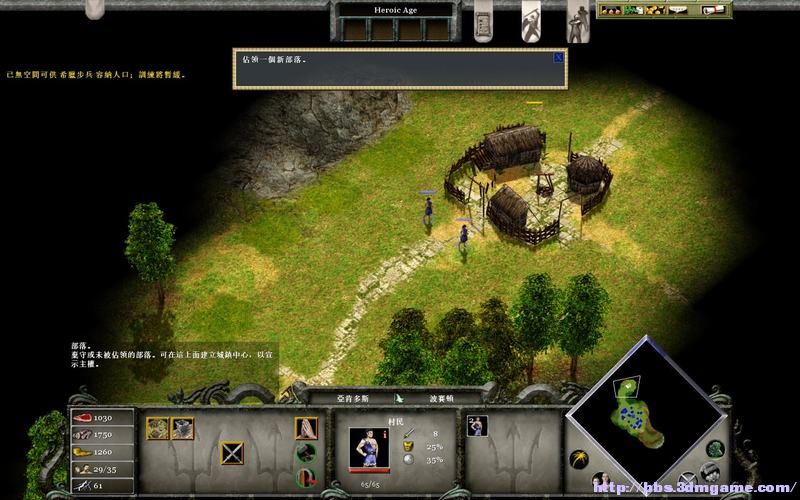Click the palm tree minimap button
The image size is (800, 500).
click(578, 458)
